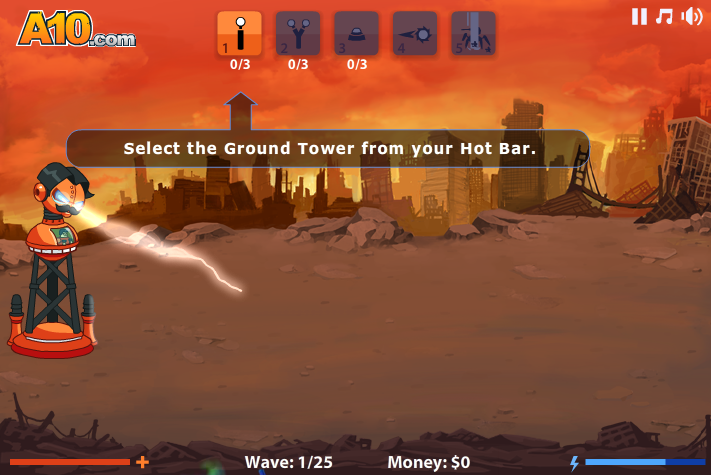This screenshot has width=711, height=475.
Task: Select the Ground Tower in hot bar slot 1
Action: click(239, 33)
